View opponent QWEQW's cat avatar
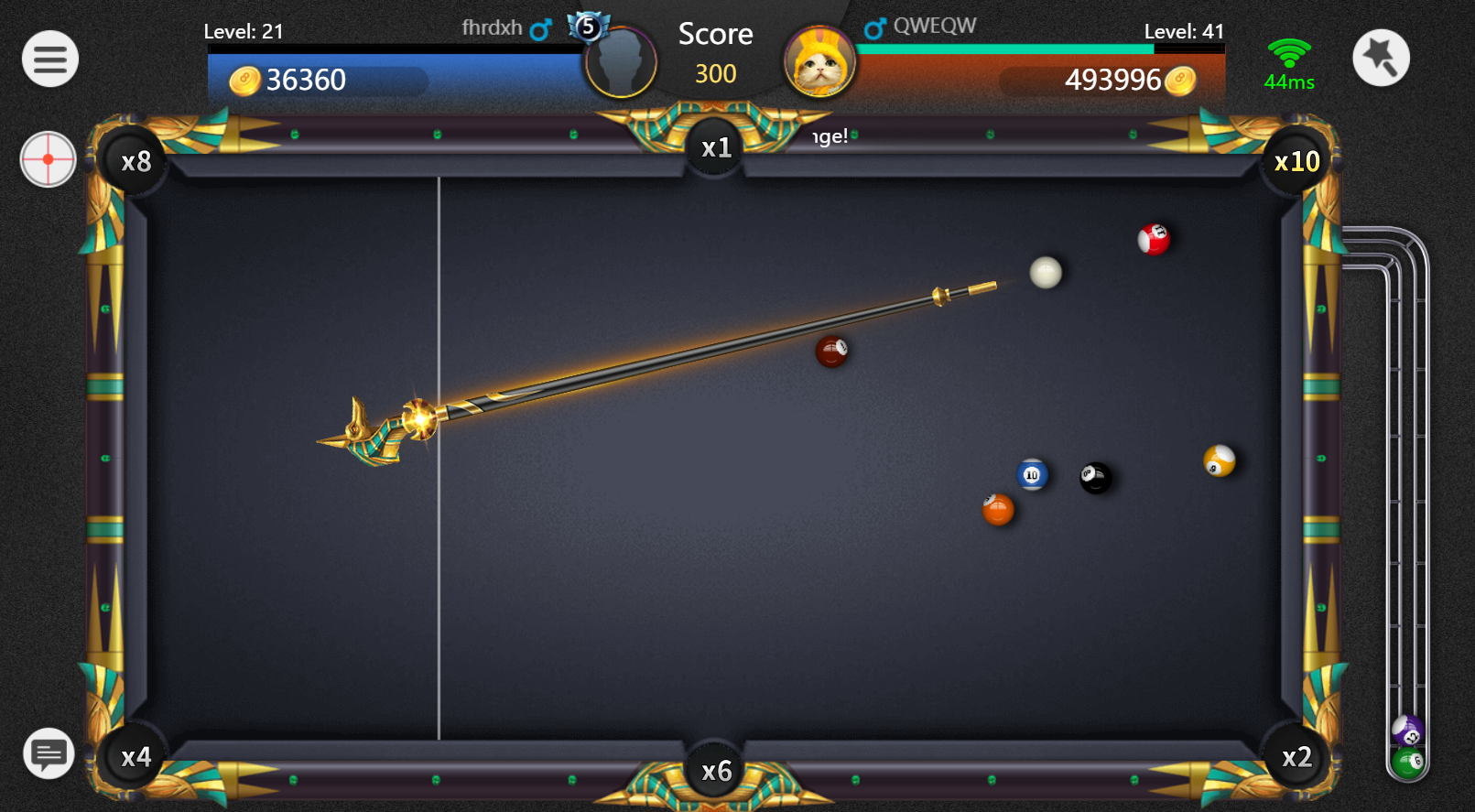Image resolution: width=1475 pixels, height=812 pixels. pyautogui.click(x=819, y=62)
